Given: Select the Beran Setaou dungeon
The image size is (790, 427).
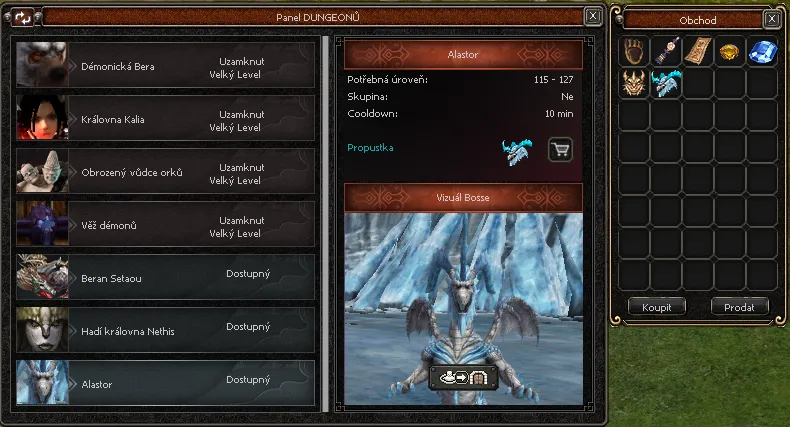Looking at the screenshot, I should (165, 278).
